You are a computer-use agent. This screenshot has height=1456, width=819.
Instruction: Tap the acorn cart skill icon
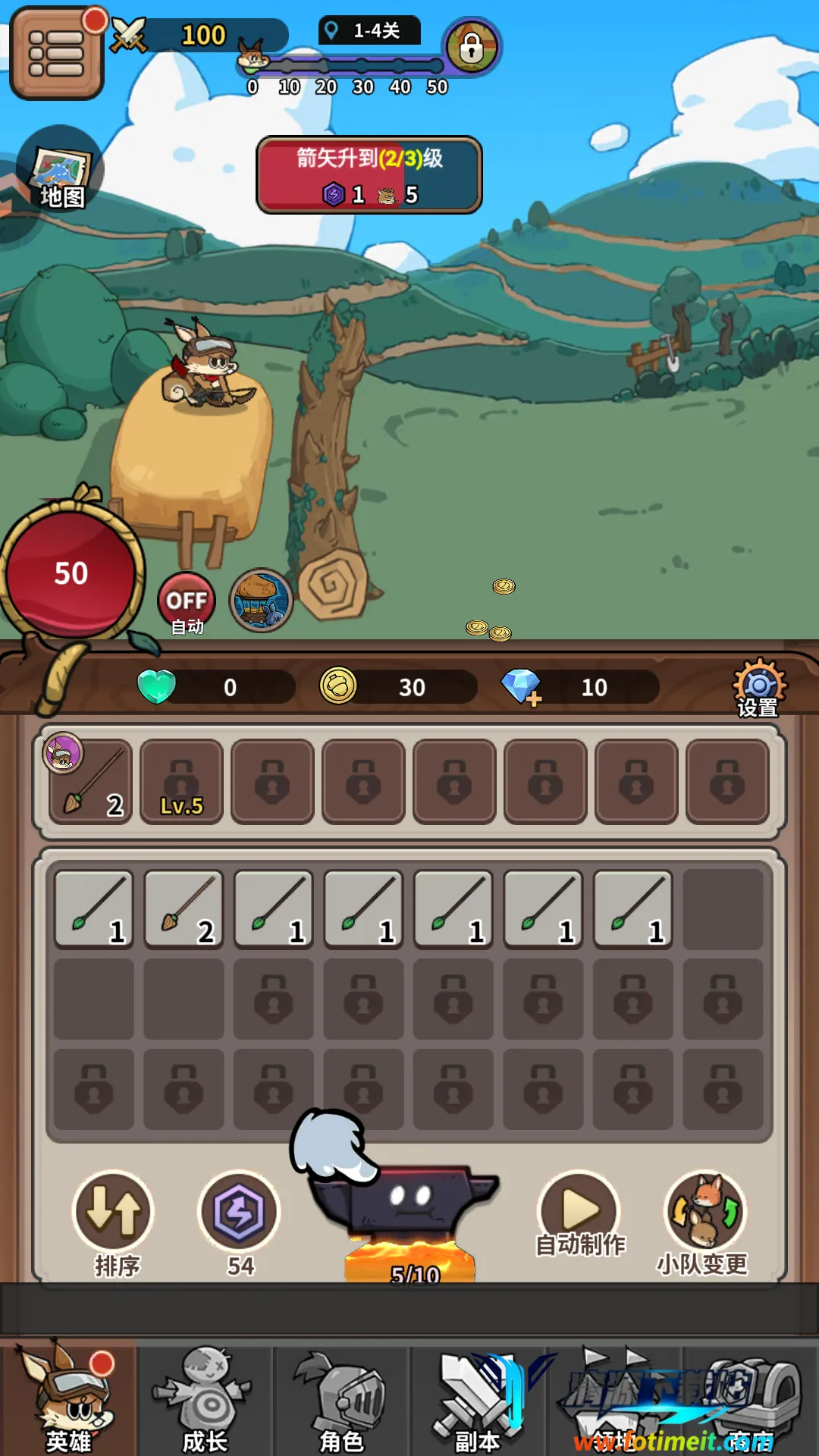261,601
